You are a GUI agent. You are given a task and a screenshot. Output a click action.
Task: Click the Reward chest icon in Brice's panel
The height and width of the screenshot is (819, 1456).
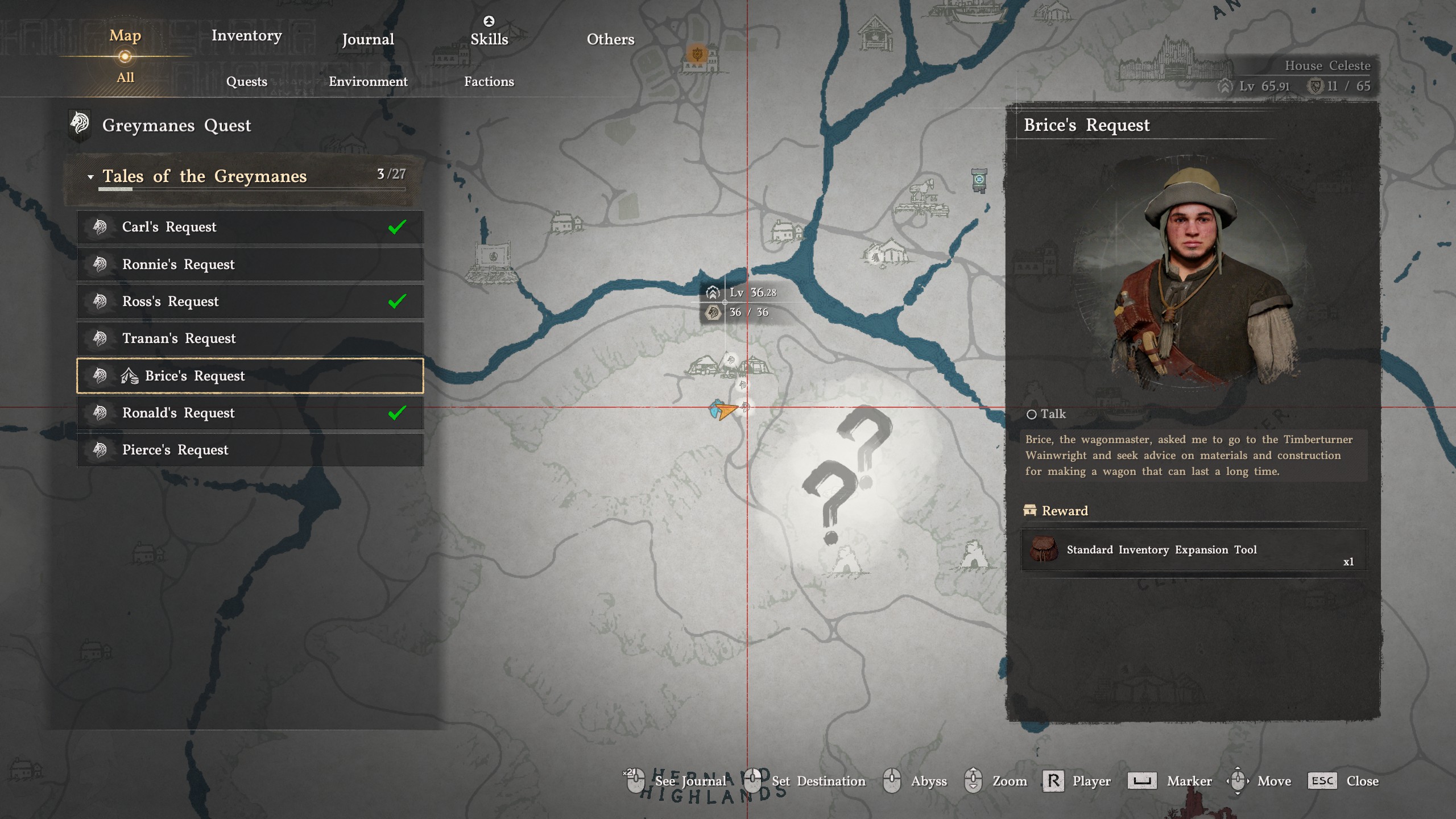pyautogui.click(x=1031, y=511)
